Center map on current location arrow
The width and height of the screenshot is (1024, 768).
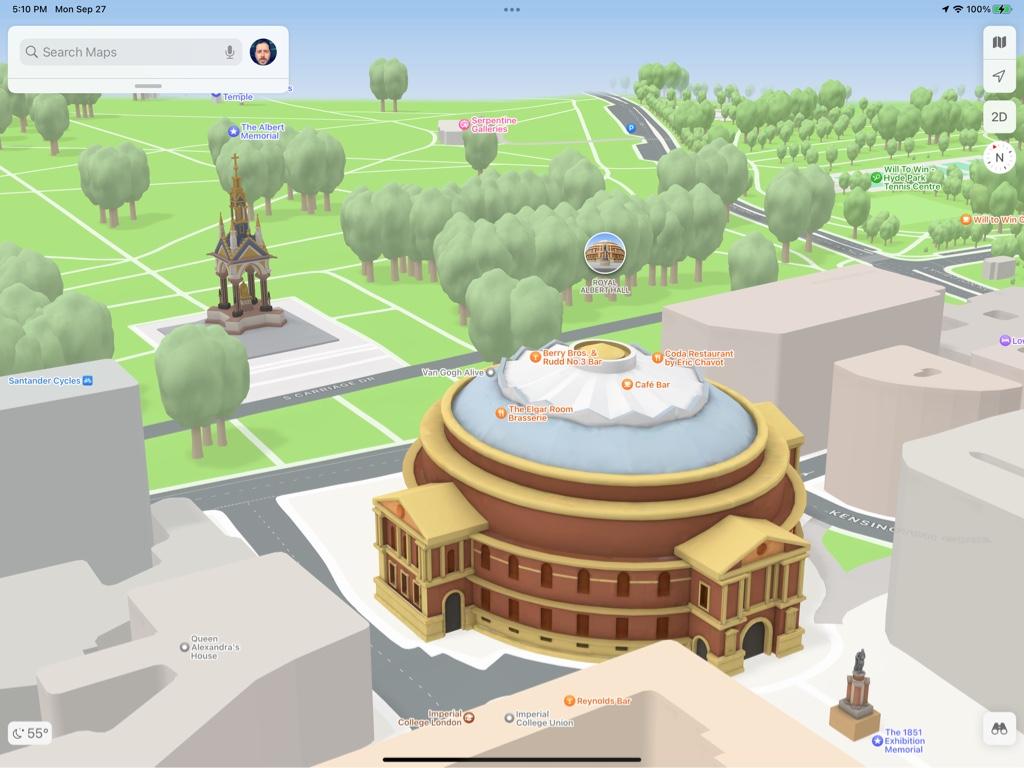pyautogui.click(x=999, y=77)
